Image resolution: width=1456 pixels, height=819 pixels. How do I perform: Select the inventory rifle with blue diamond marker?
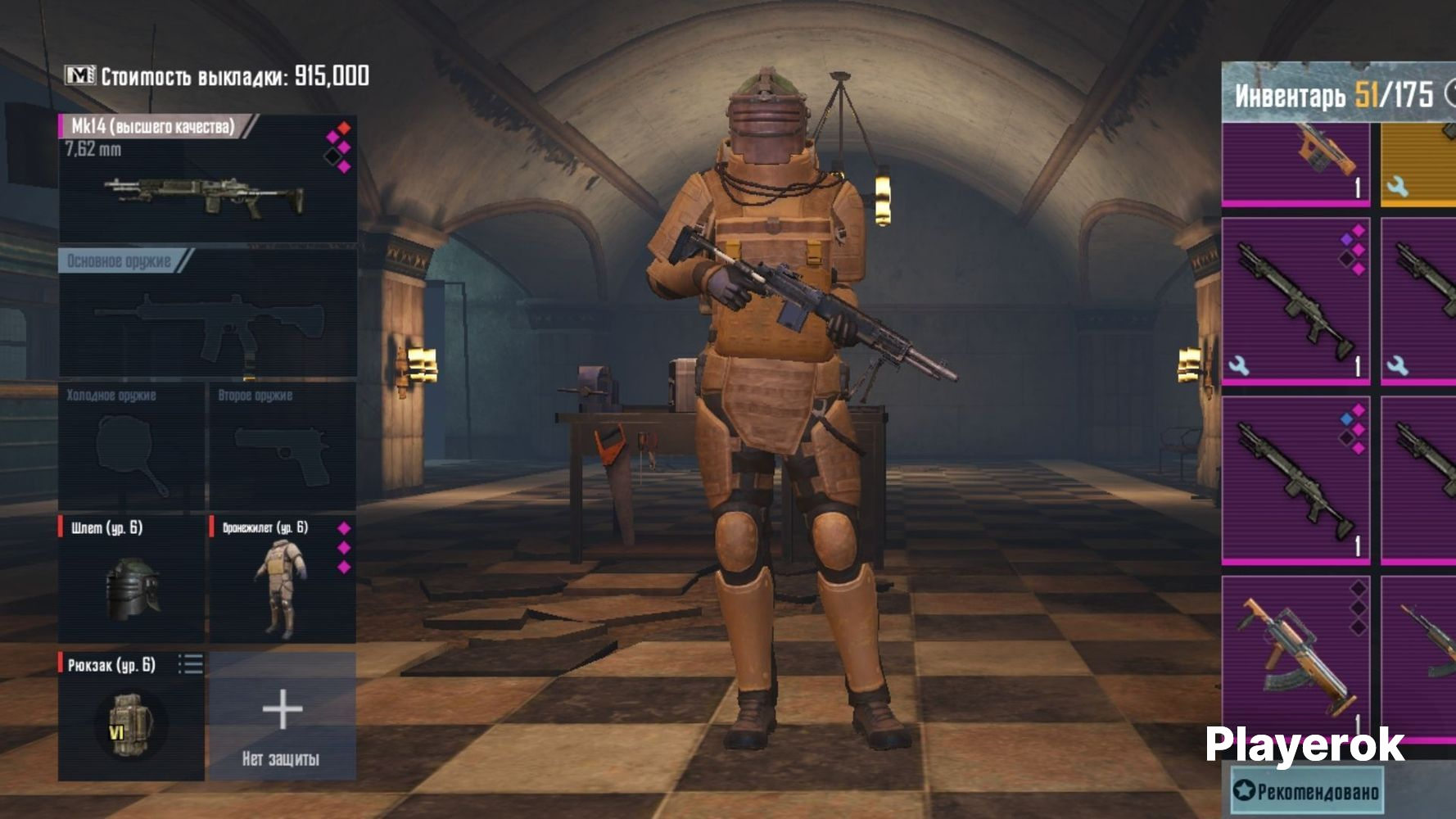click(x=1295, y=481)
